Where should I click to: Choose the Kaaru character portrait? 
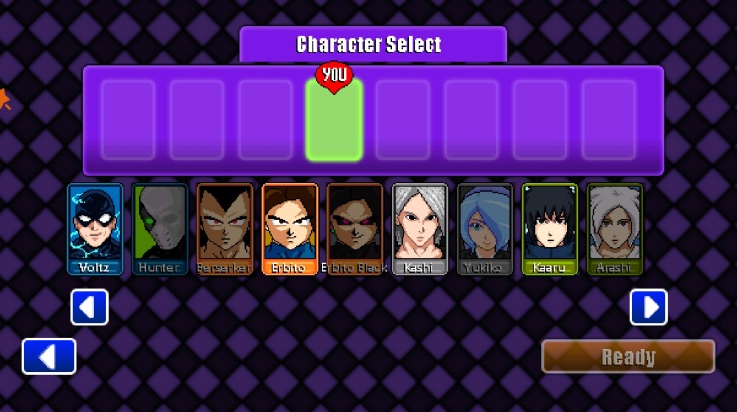[550, 228]
